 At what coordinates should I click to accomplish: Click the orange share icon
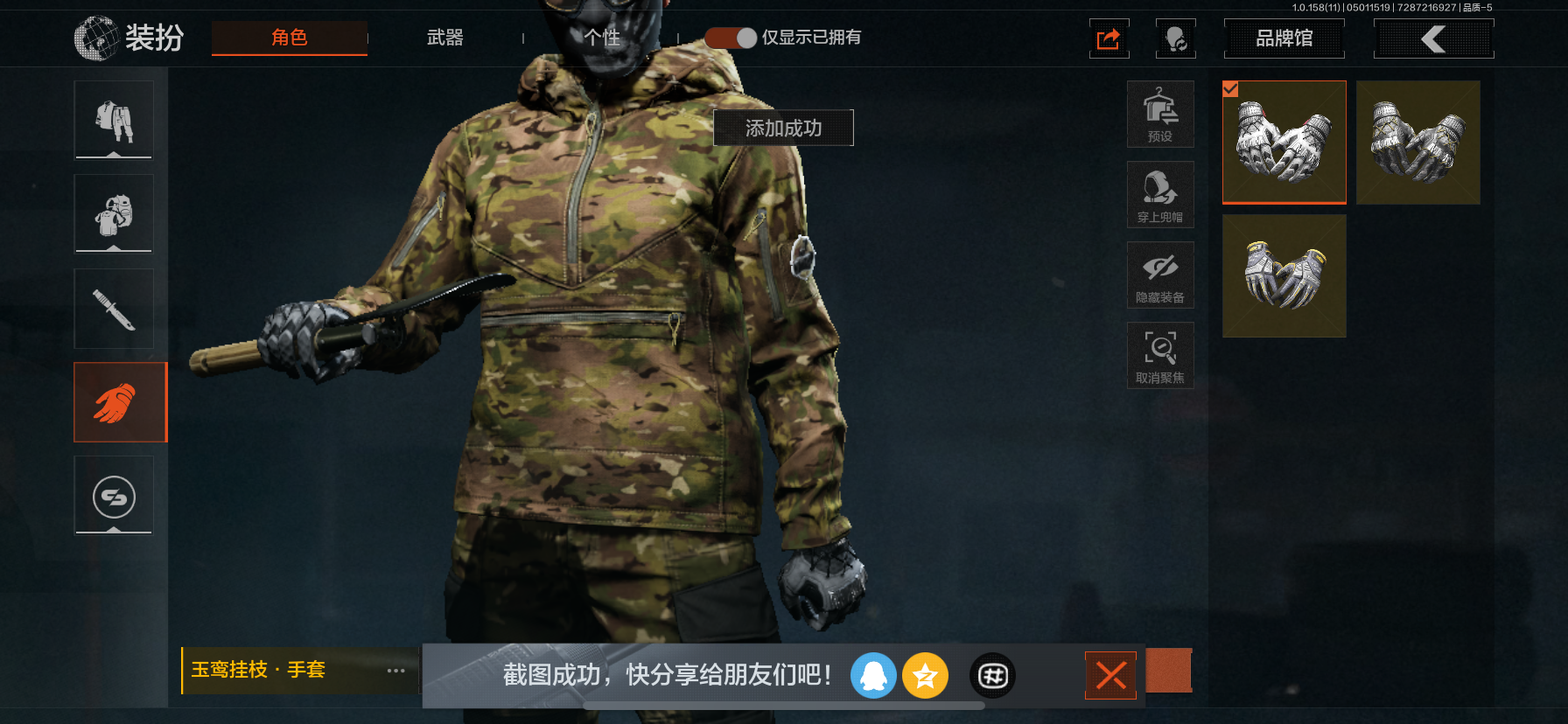click(1109, 39)
